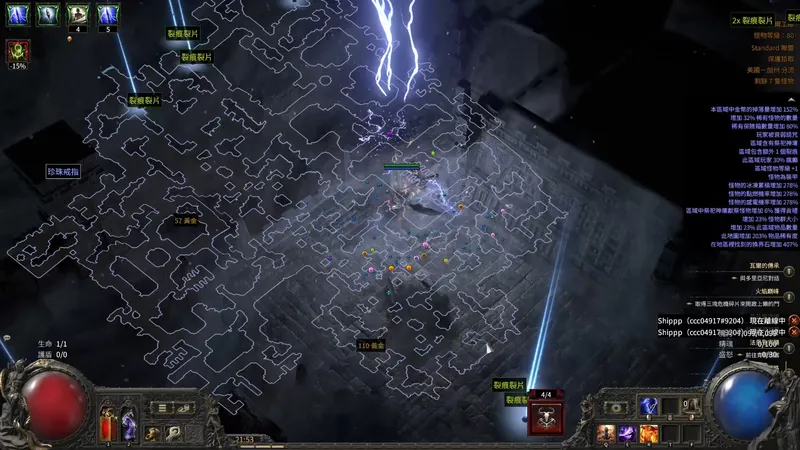Screen dimensions: 800x450
Task: Open the panel button beside the menu button
Action: [x=184, y=408]
